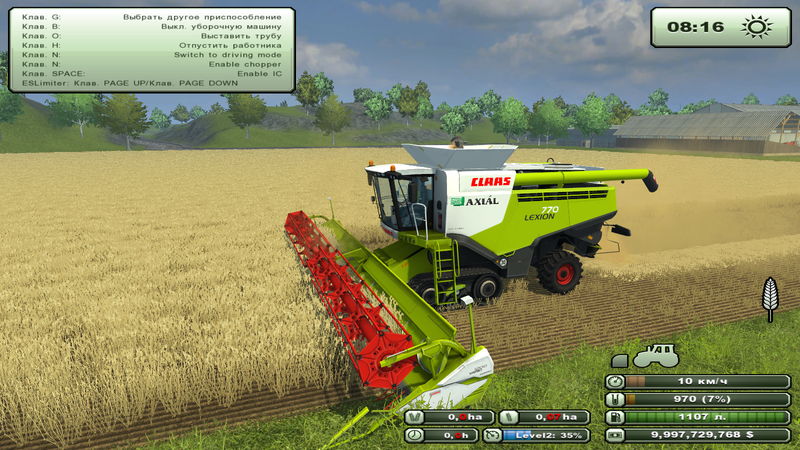Click the fuel pump icon
The height and width of the screenshot is (450, 800).
click(x=616, y=417)
